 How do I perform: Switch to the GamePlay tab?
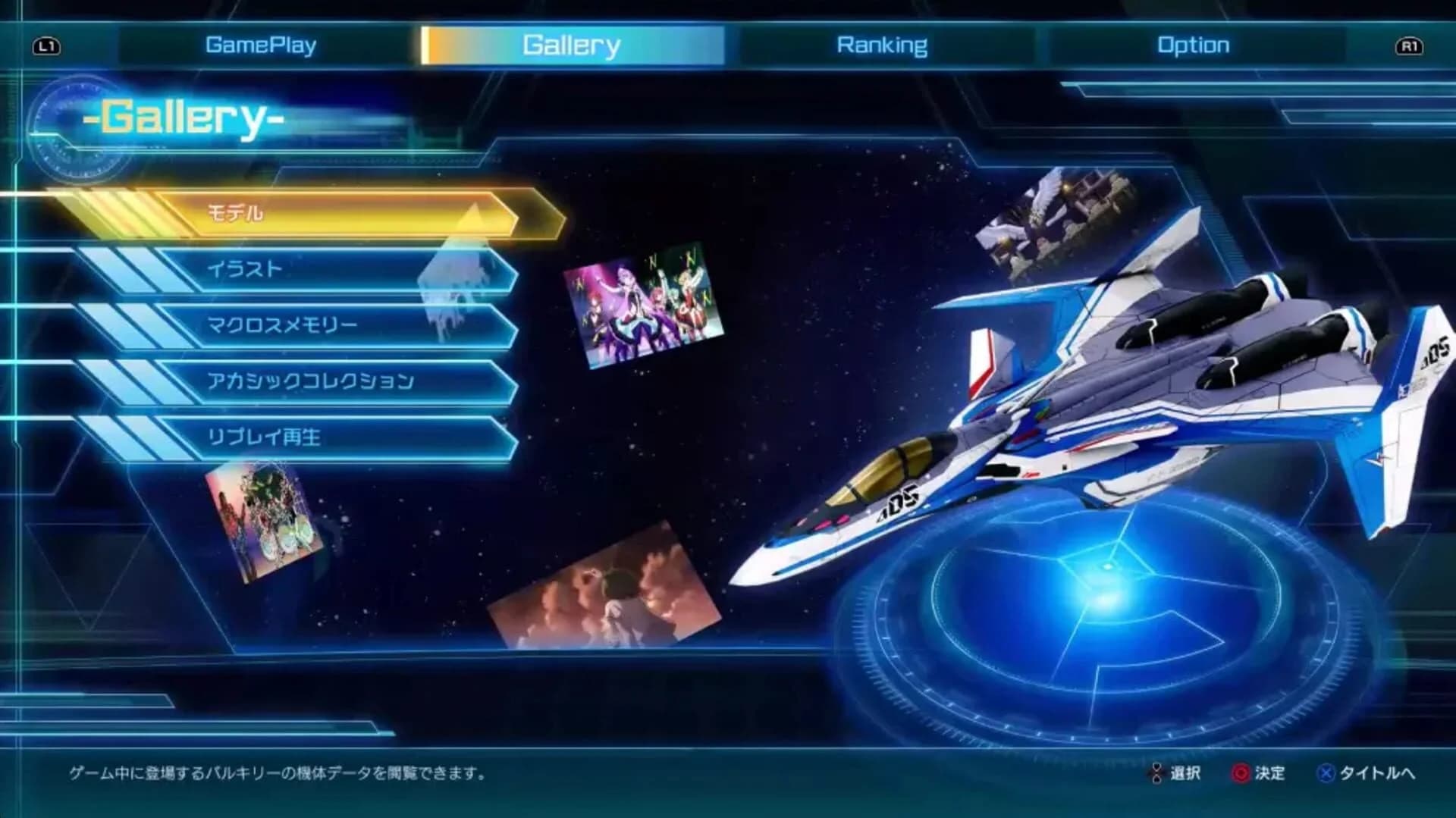pyautogui.click(x=262, y=44)
